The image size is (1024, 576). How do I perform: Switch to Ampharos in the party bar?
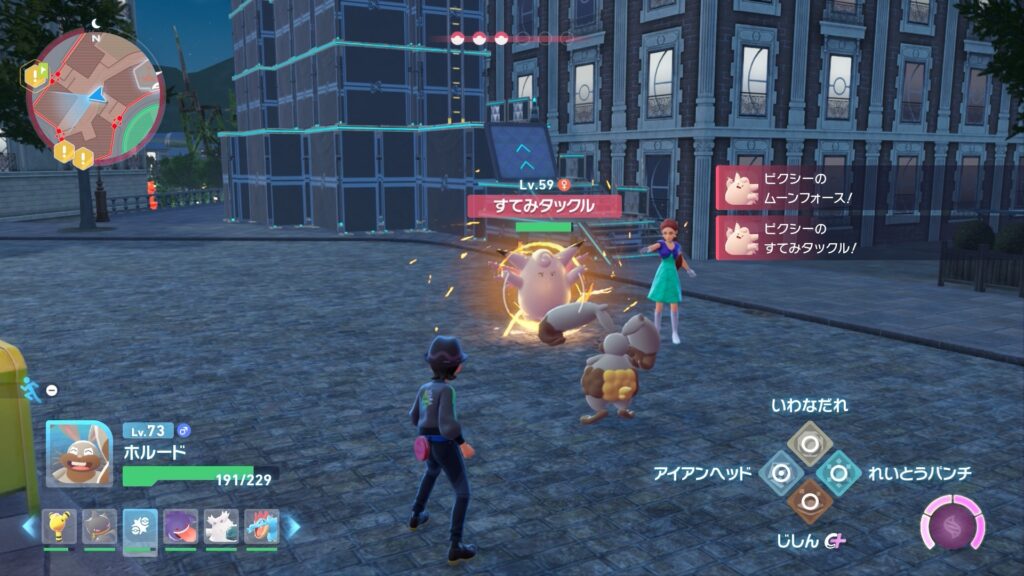point(58,527)
